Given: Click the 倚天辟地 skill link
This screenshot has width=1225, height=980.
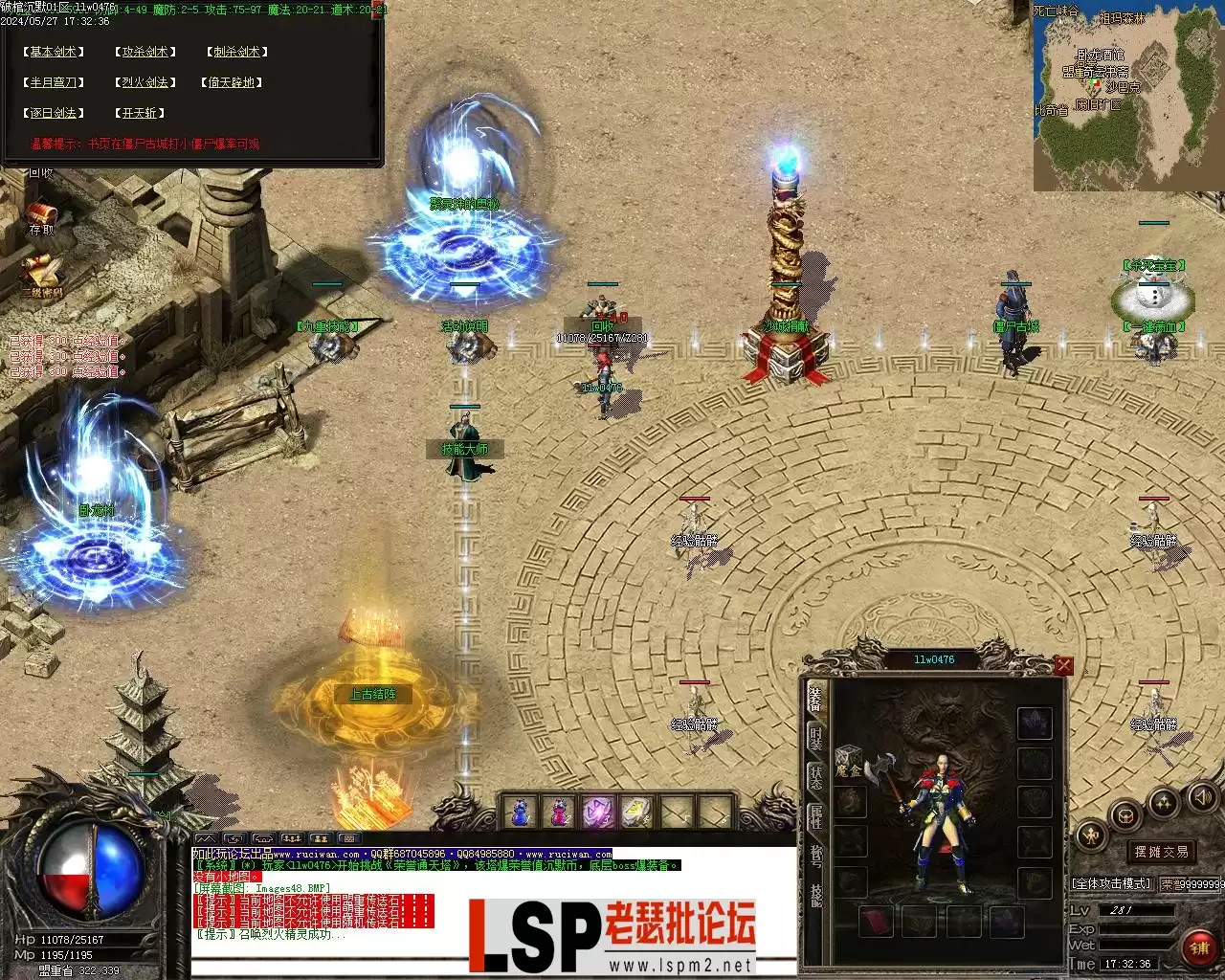Looking at the screenshot, I should [x=233, y=82].
